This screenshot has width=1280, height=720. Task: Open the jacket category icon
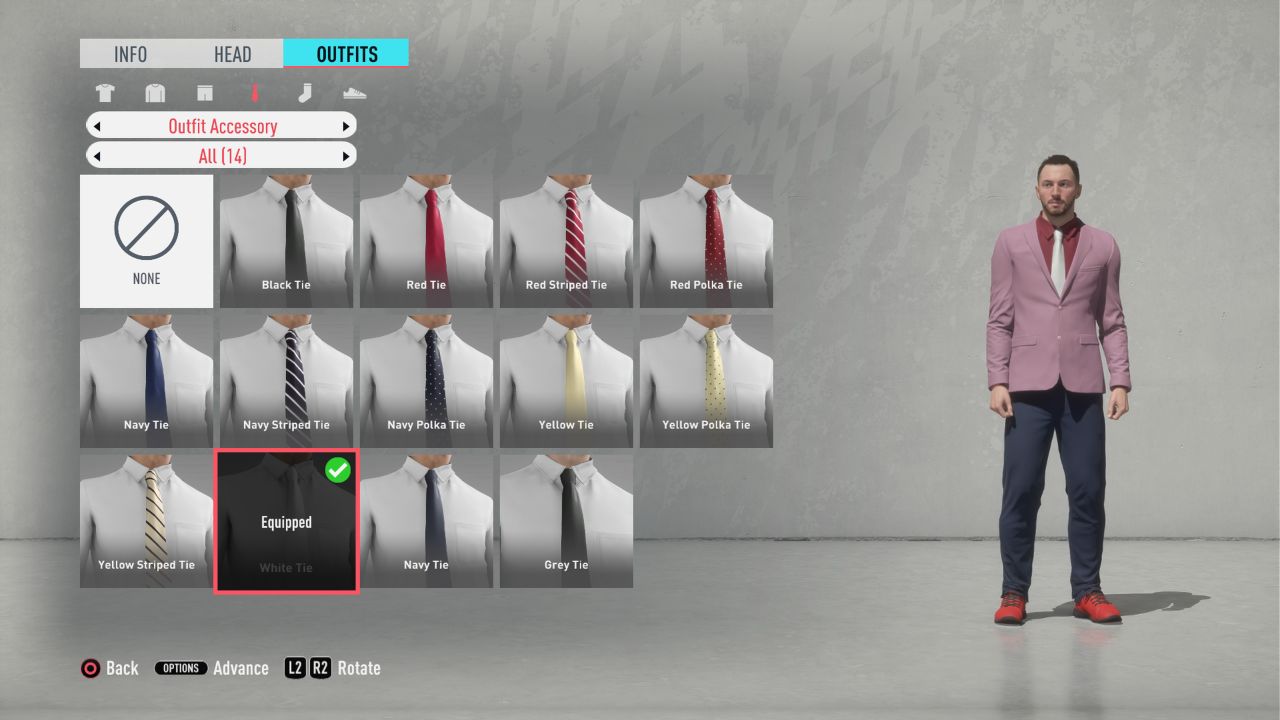click(154, 94)
